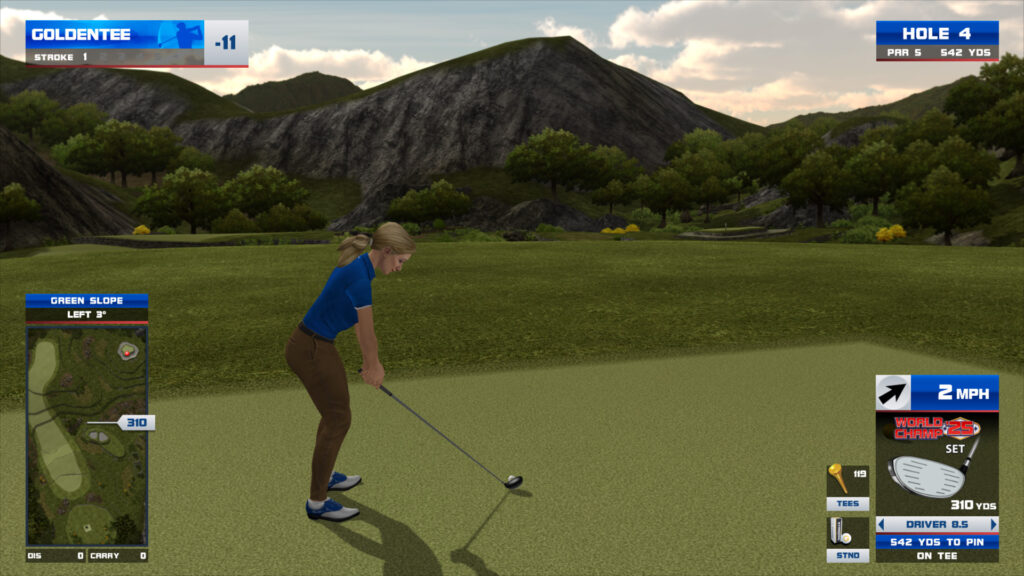
Task: Click the Green Slope header
Action: pos(86,300)
